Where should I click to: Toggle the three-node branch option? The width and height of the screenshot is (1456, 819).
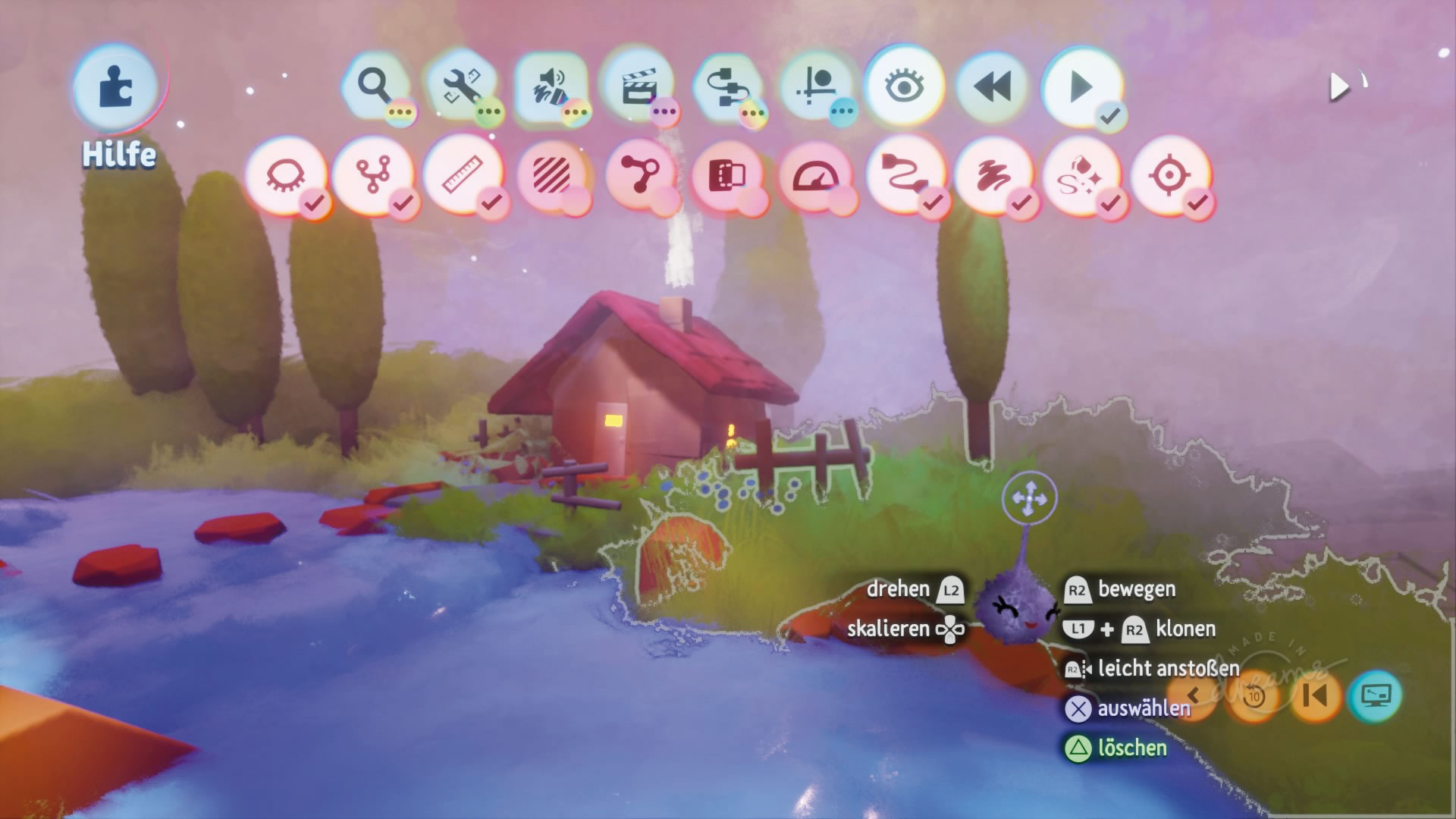point(373,177)
